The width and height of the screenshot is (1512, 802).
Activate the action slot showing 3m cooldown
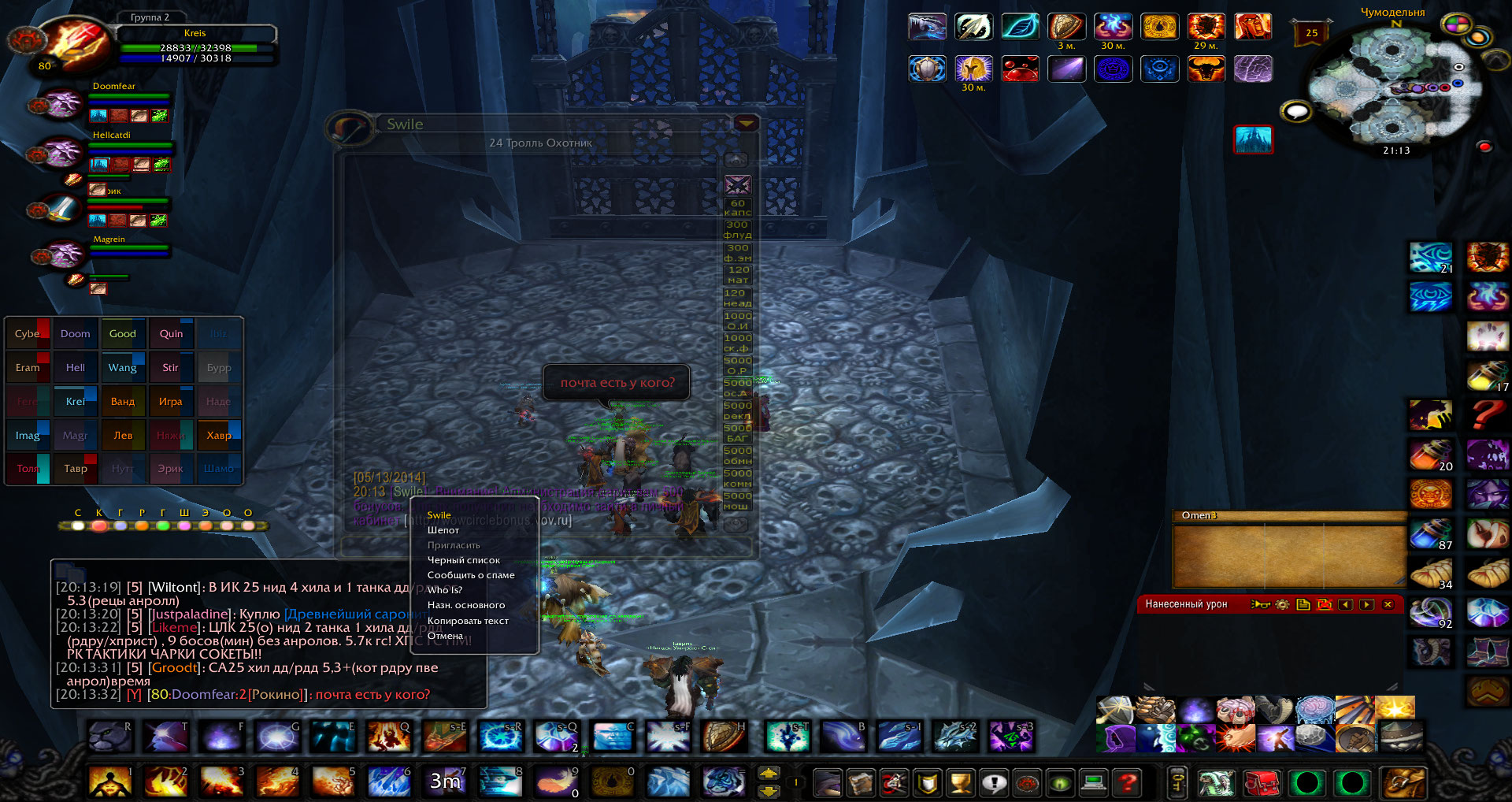point(444,781)
